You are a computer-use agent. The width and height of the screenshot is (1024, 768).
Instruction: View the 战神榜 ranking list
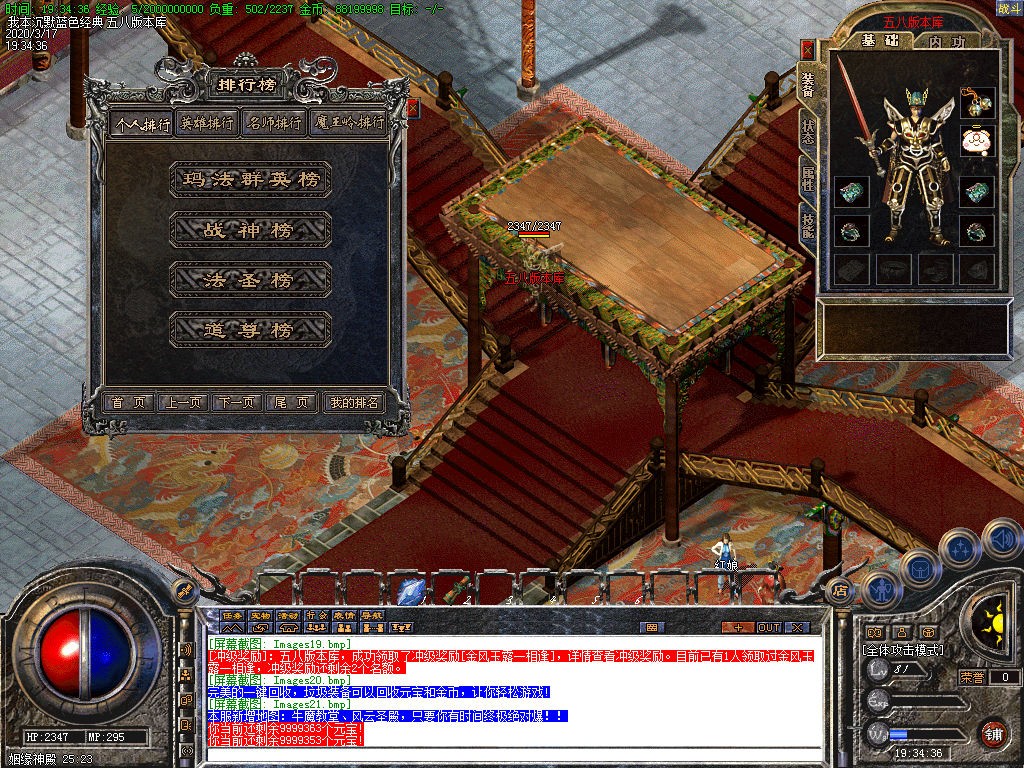pos(250,230)
